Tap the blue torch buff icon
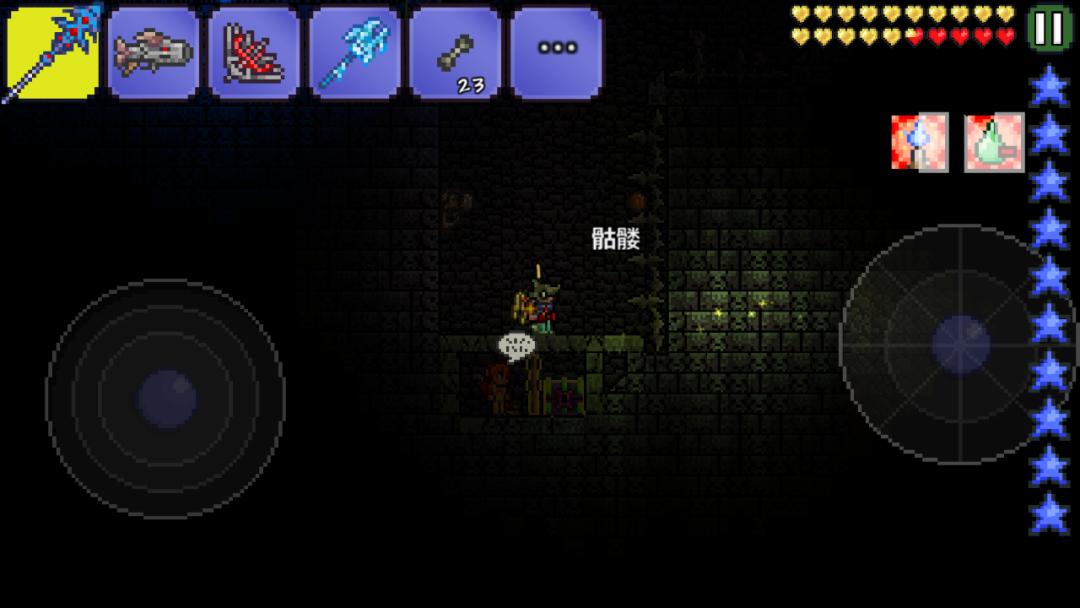 (919, 142)
